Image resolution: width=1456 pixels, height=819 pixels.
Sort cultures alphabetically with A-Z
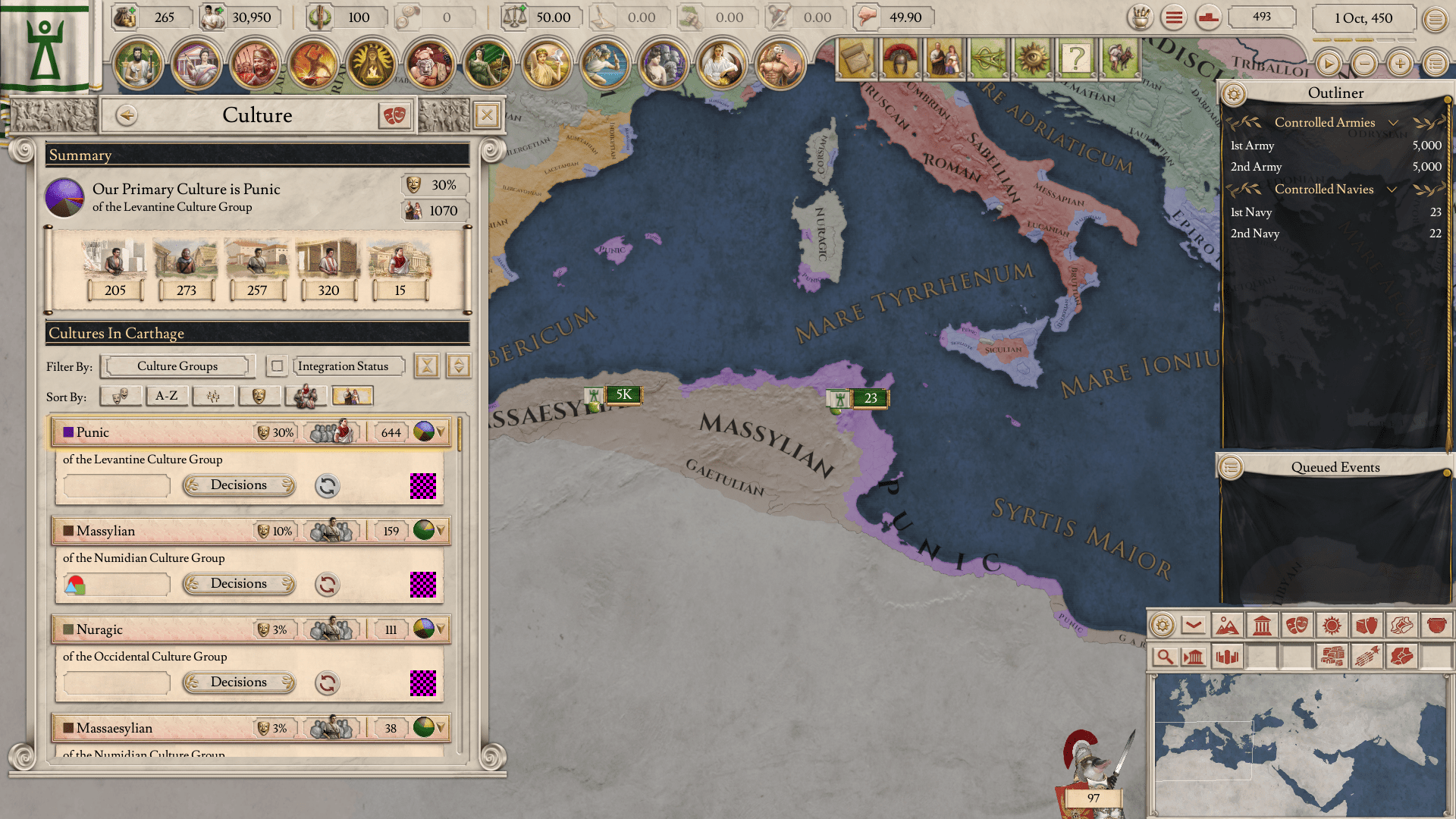tap(166, 396)
